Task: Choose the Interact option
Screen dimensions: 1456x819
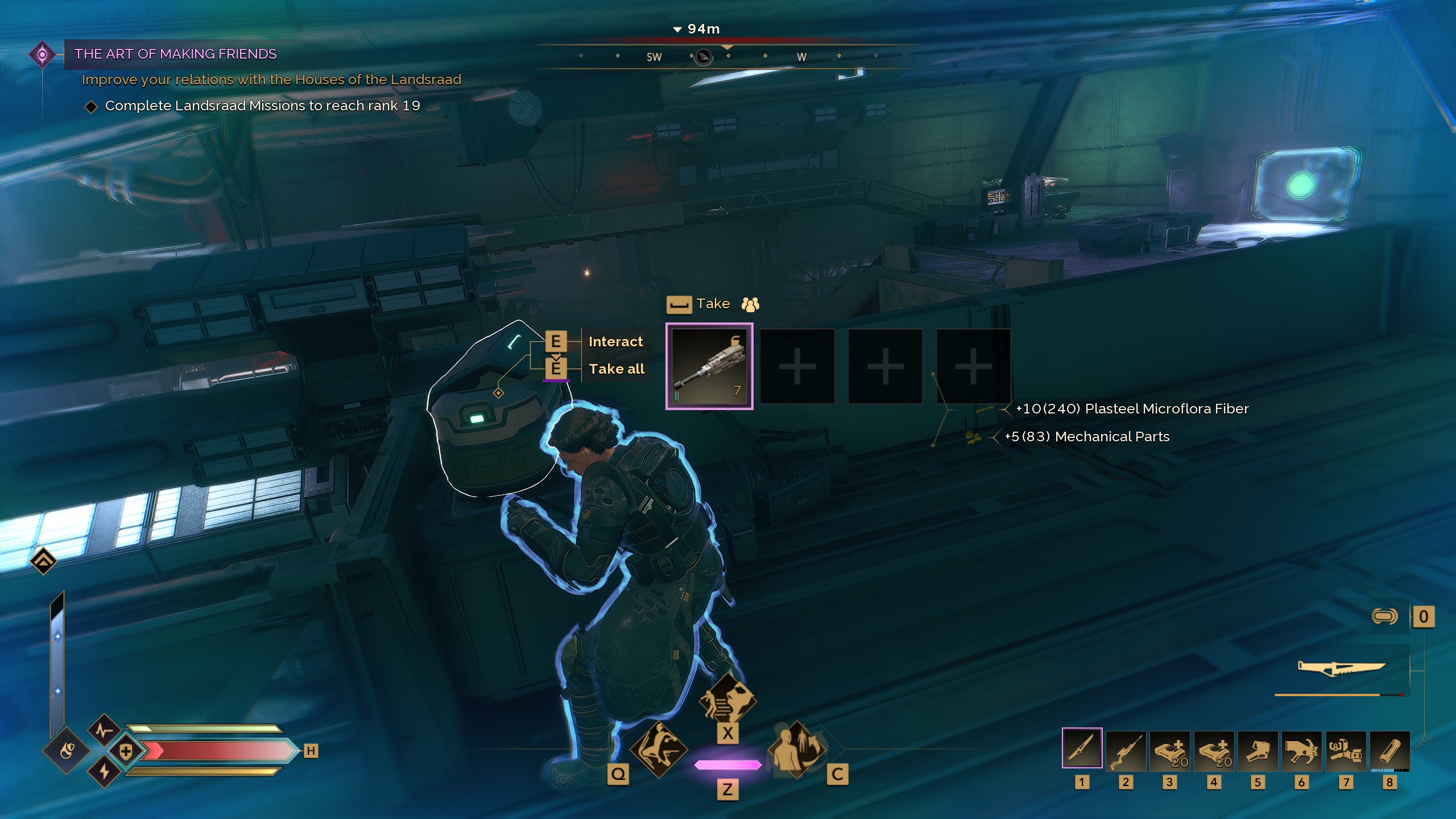Action: [x=615, y=342]
